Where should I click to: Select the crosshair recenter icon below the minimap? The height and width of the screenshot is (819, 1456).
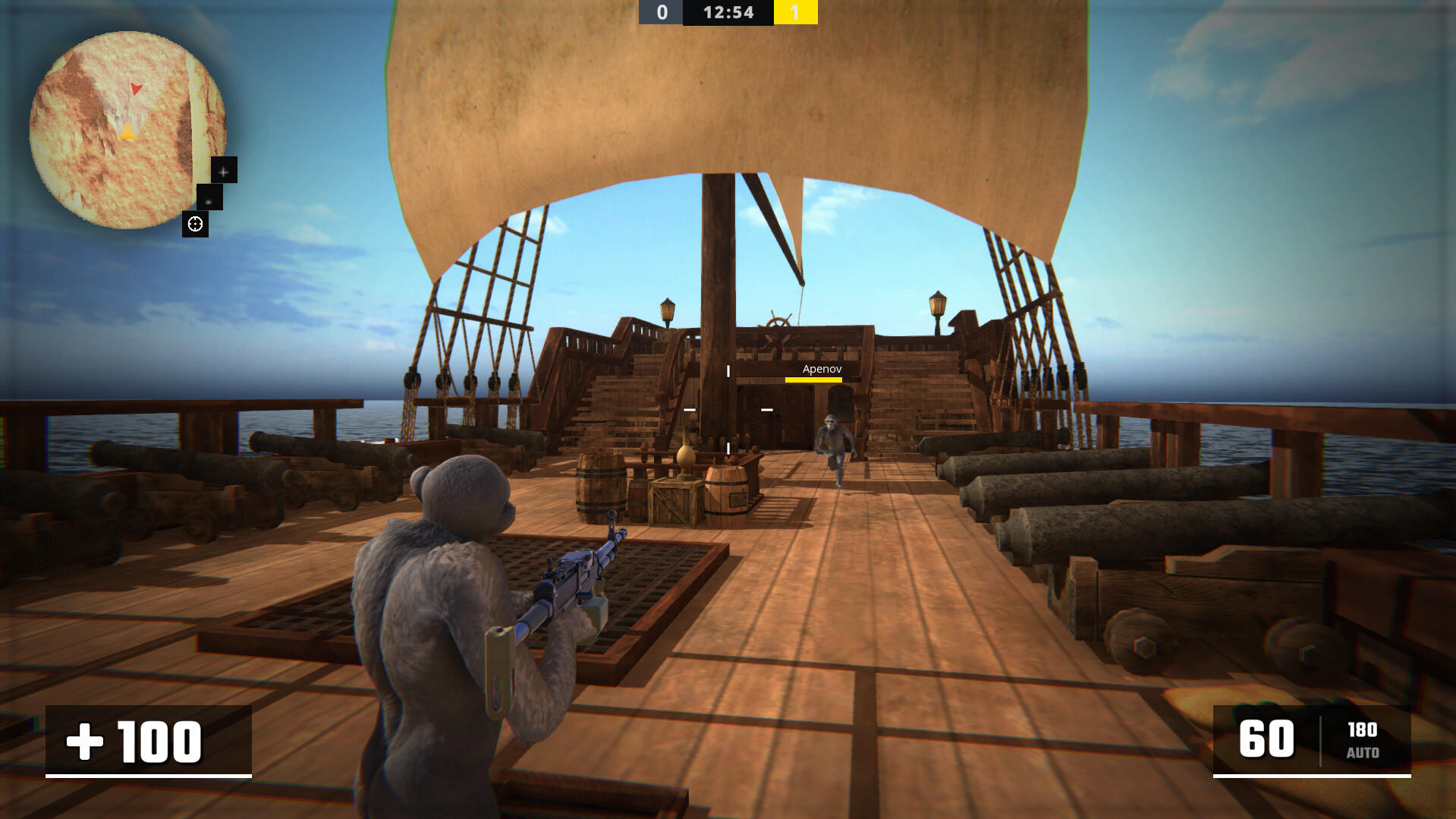click(x=196, y=224)
